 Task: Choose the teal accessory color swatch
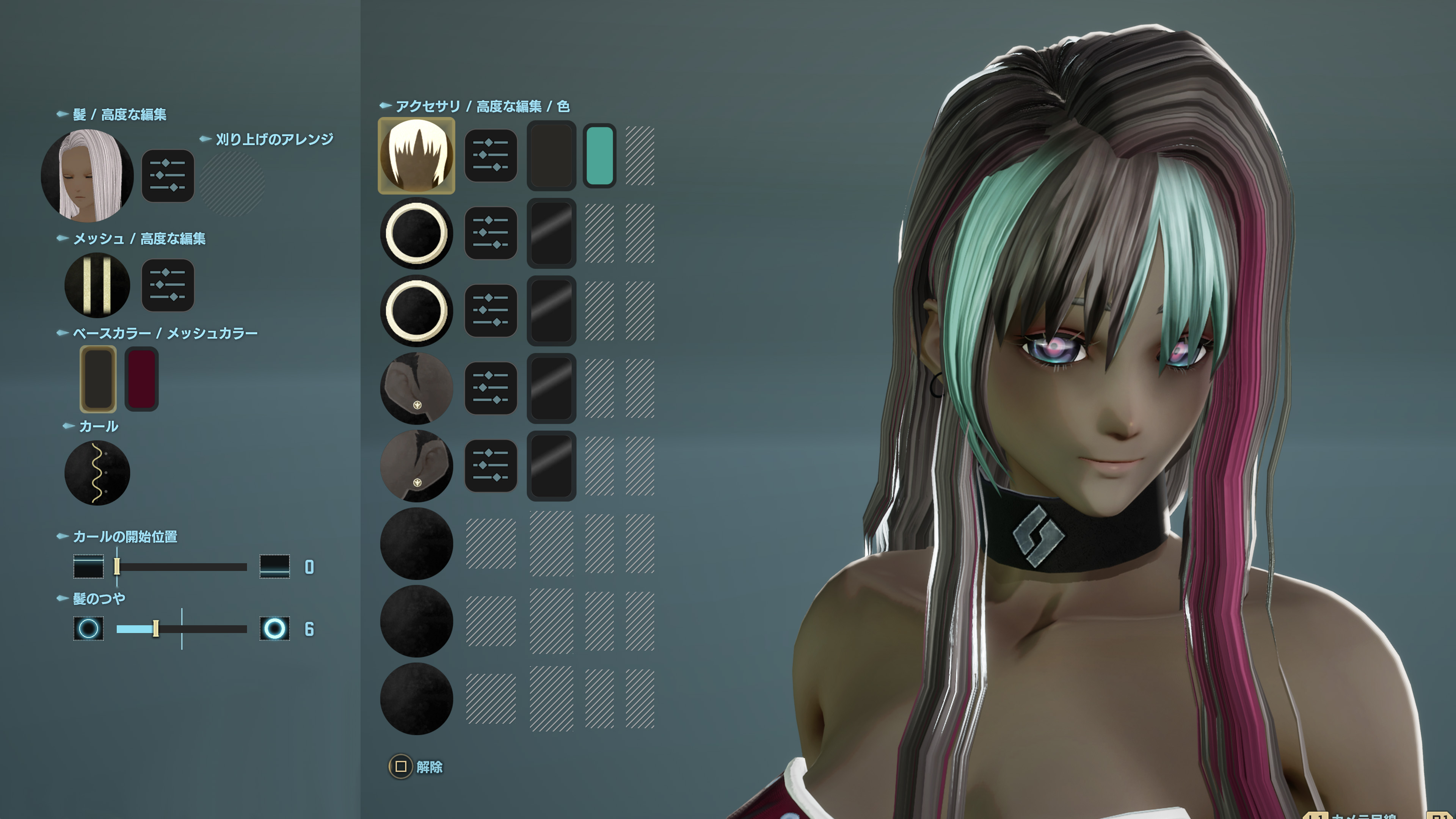(599, 155)
